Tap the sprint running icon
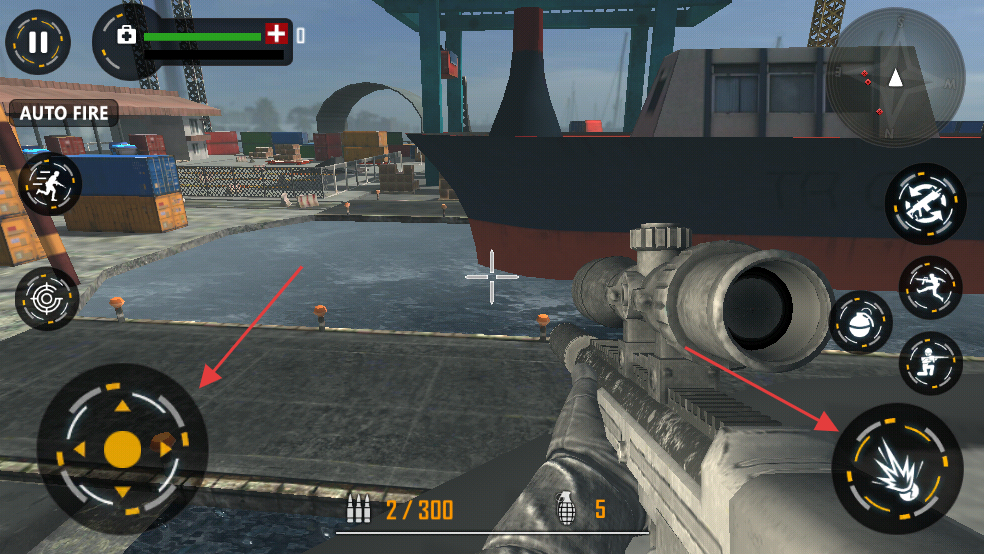Screen dimensions: 984x554 48,184
